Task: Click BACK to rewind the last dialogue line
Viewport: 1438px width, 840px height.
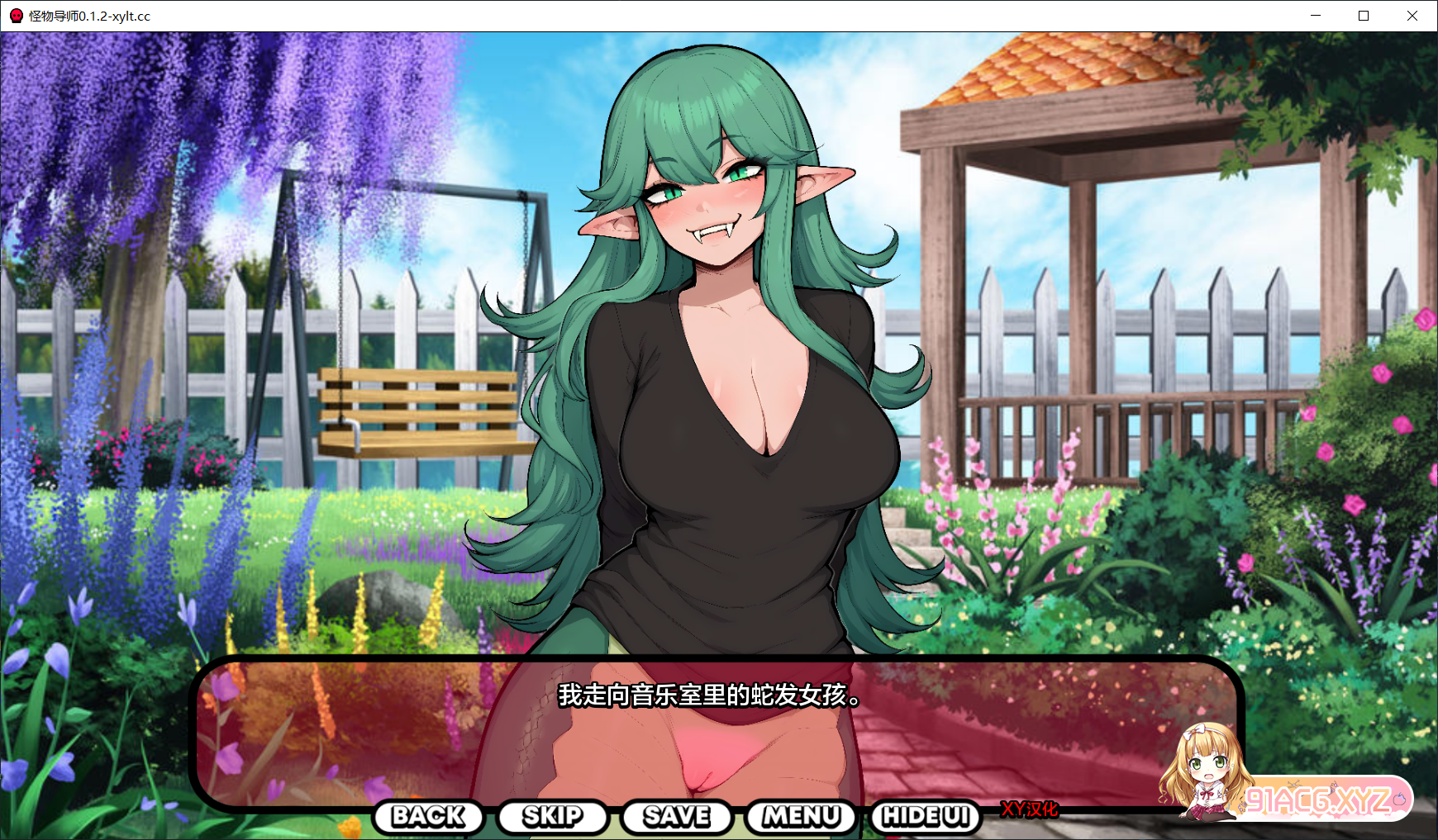Action: (x=429, y=817)
